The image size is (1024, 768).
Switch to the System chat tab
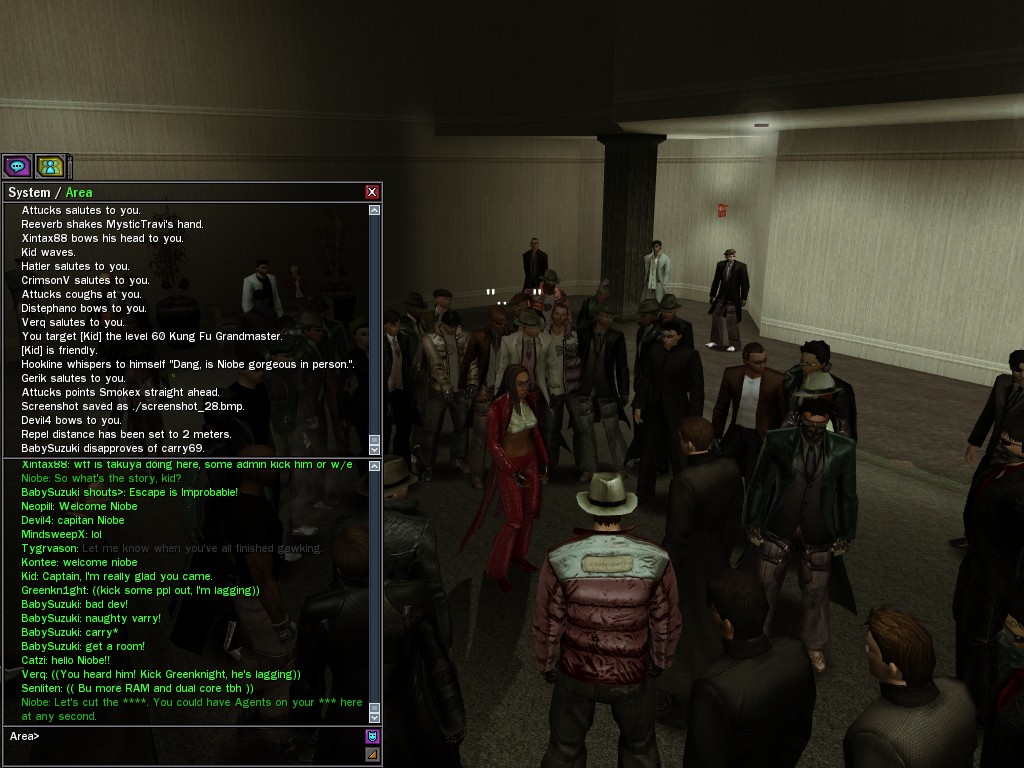[x=29, y=193]
